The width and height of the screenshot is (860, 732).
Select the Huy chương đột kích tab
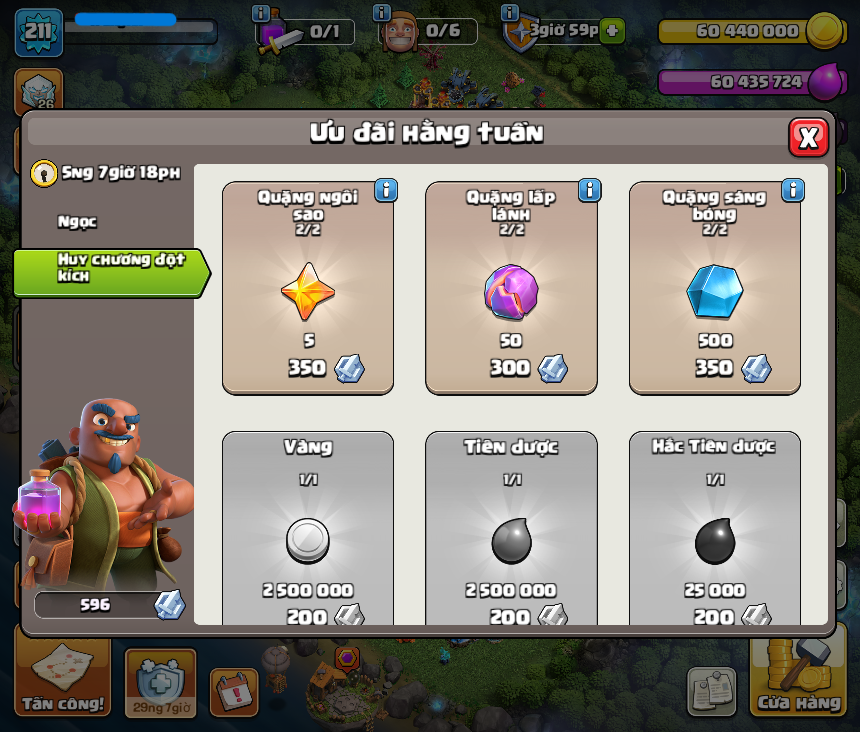[x=108, y=268]
